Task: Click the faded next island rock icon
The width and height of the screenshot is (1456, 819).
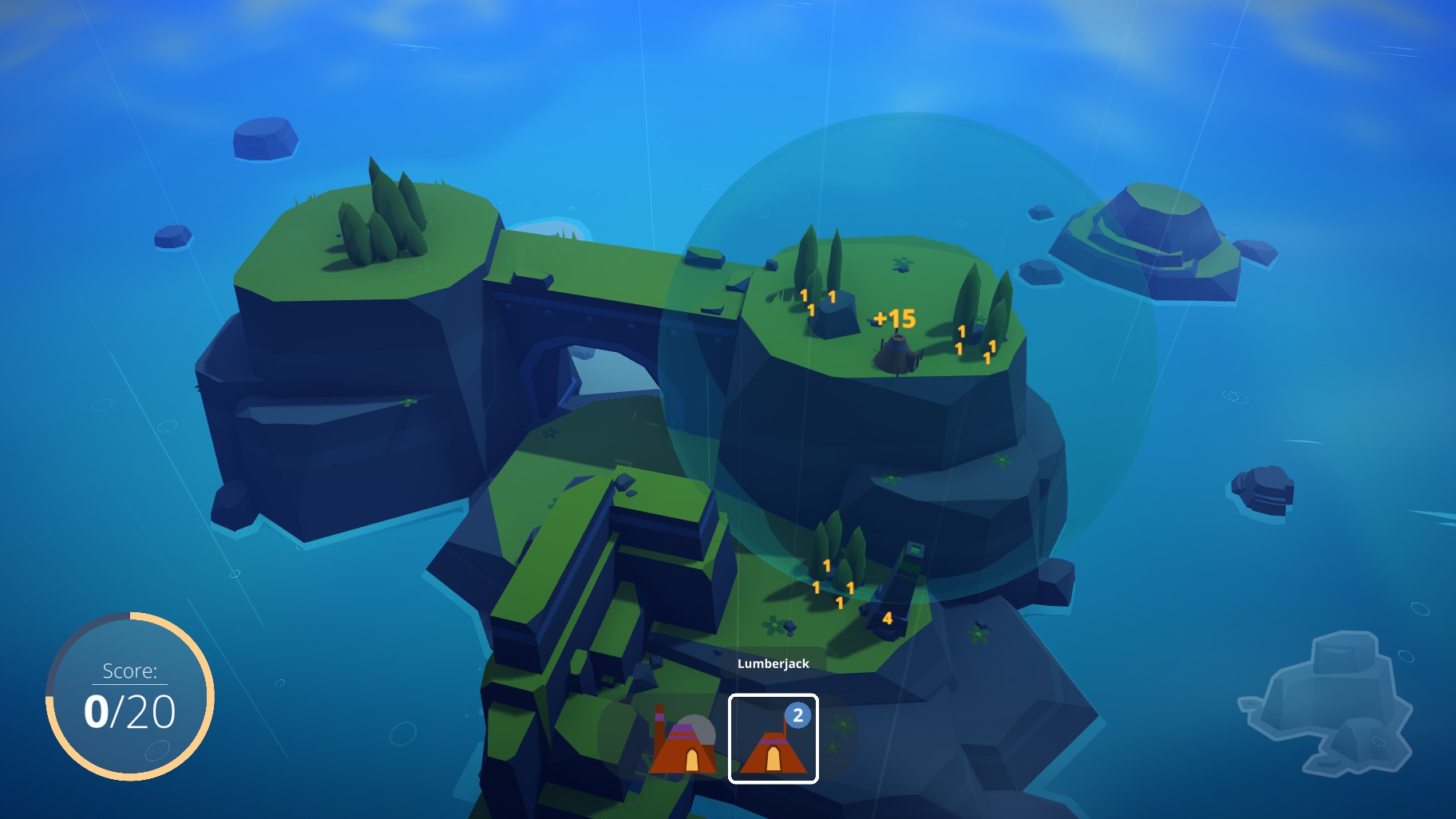Action: (1328, 704)
